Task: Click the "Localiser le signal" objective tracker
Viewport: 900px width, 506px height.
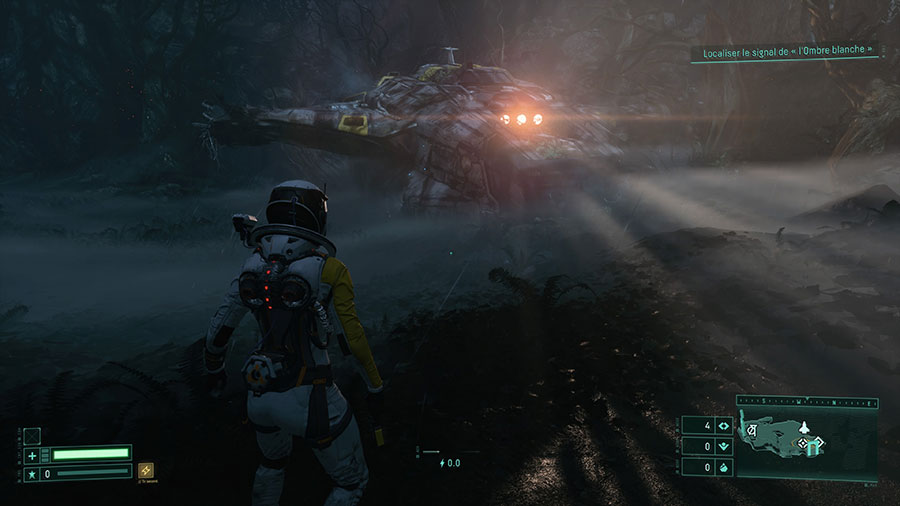Action: 785,49
